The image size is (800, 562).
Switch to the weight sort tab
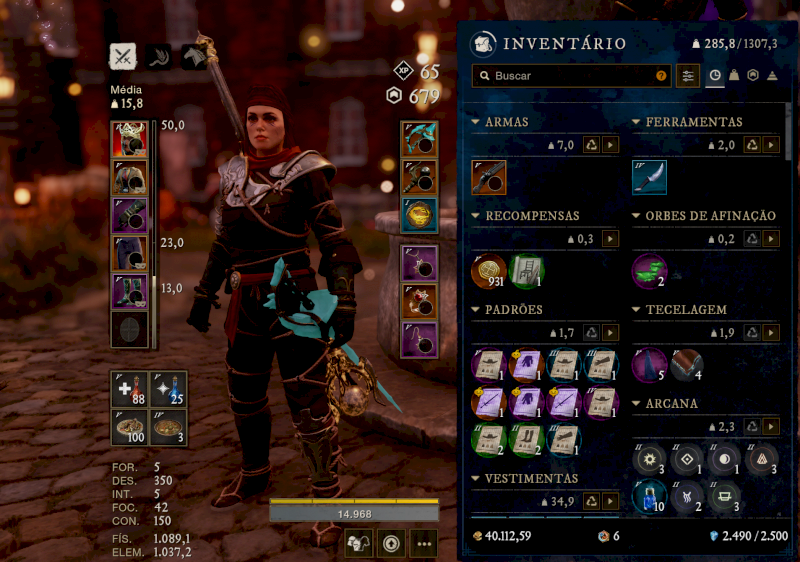click(734, 76)
